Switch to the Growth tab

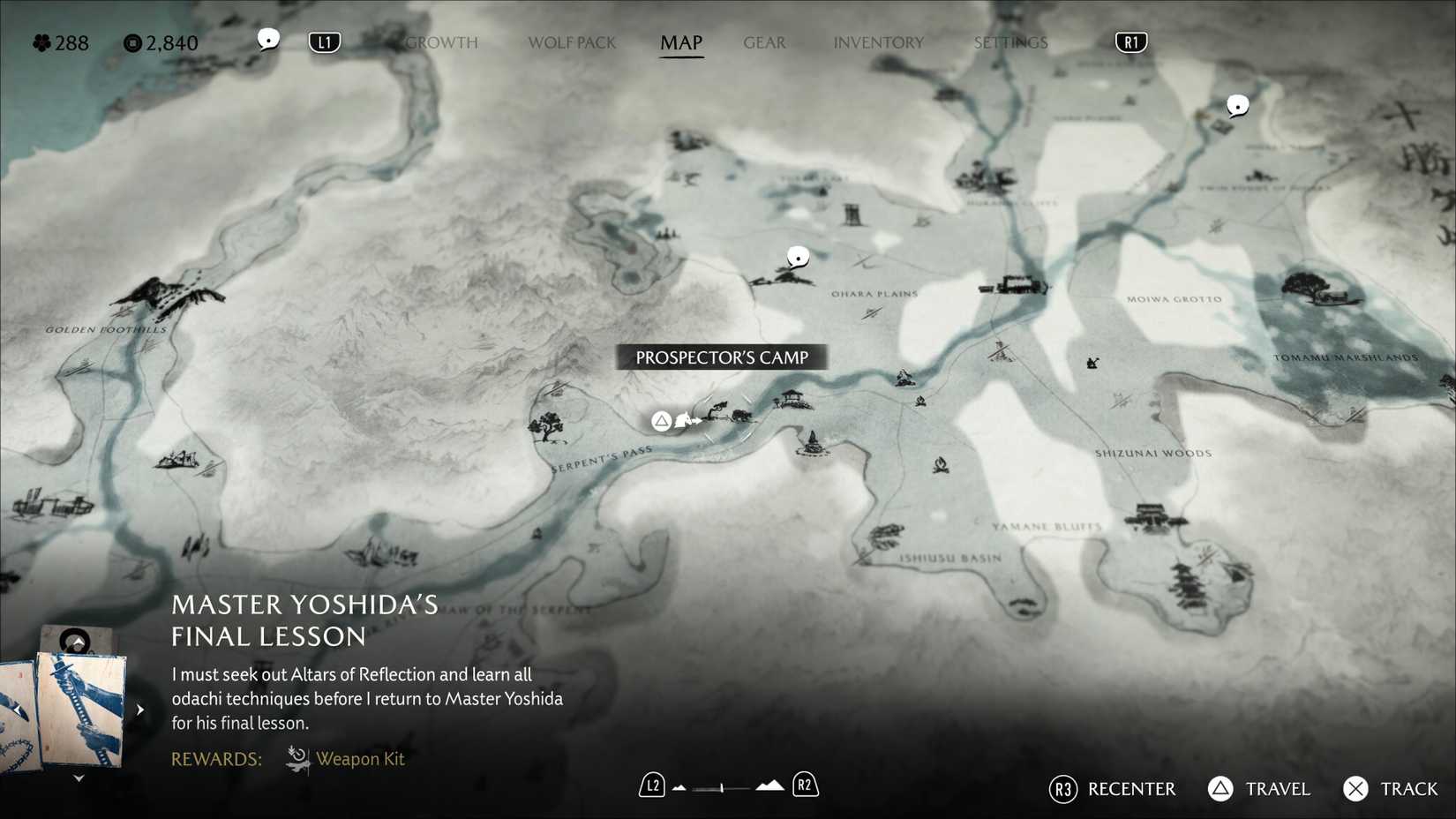pos(441,42)
